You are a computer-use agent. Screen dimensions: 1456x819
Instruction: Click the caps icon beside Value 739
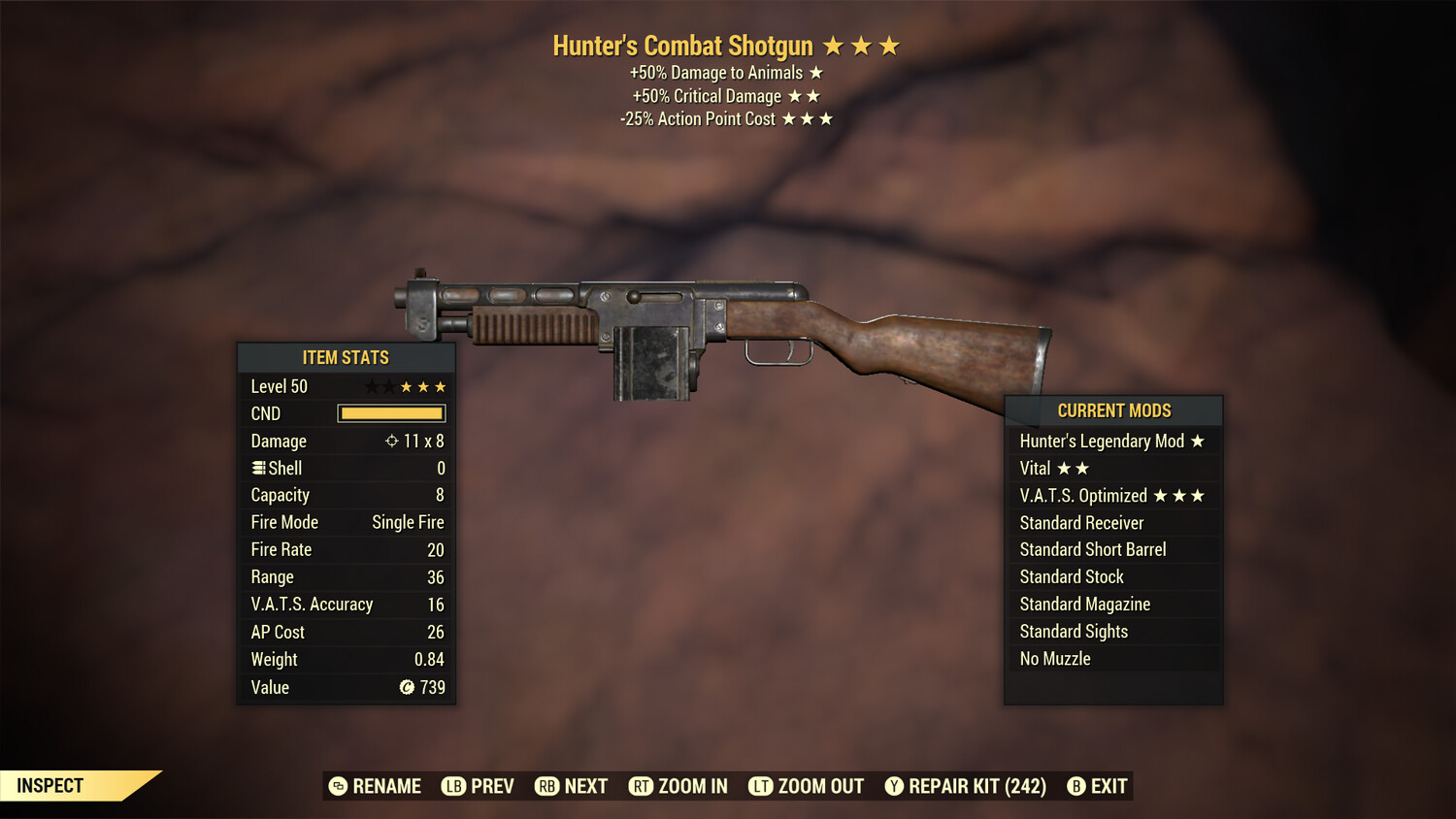click(407, 688)
